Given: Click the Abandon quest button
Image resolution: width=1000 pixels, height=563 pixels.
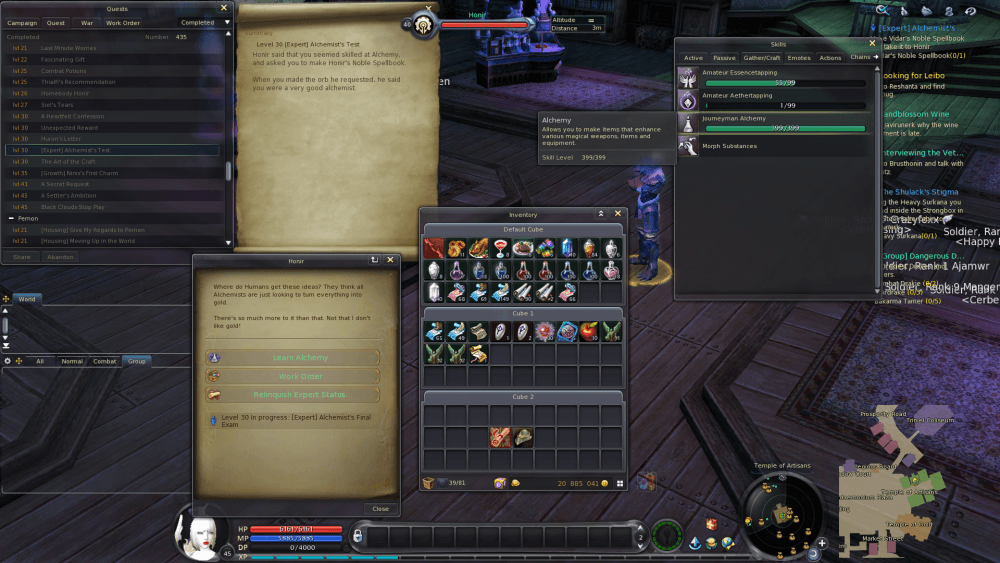Looking at the screenshot, I should tap(62, 257).
